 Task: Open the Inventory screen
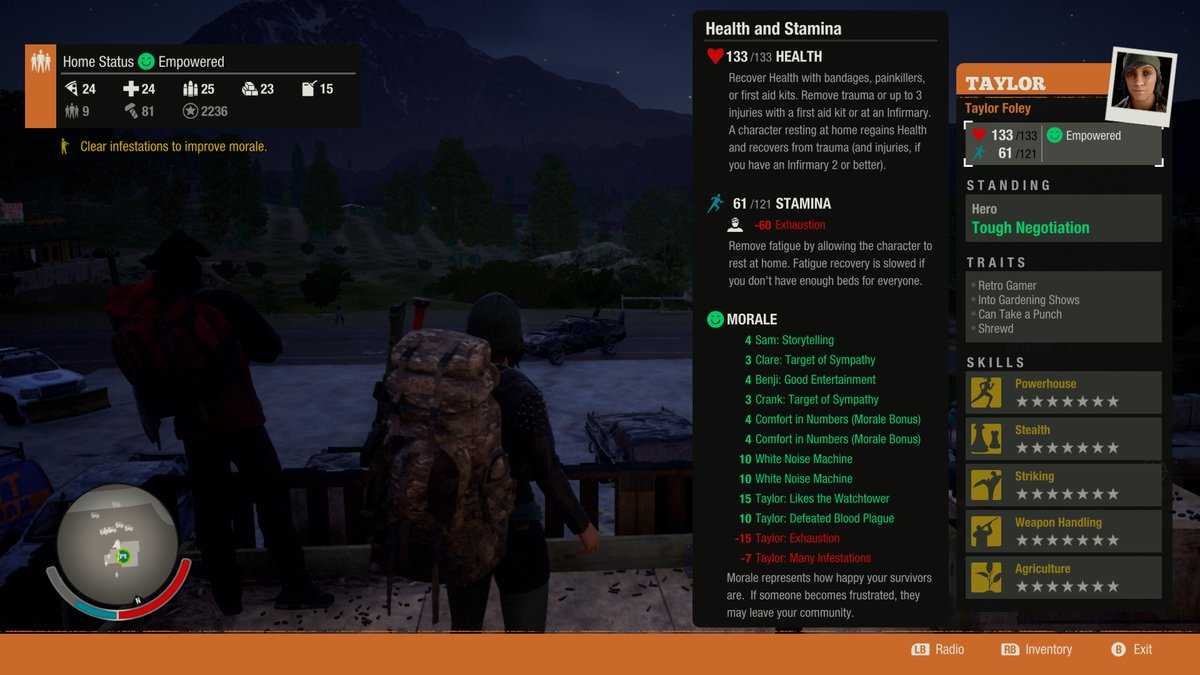[1036, 650]
